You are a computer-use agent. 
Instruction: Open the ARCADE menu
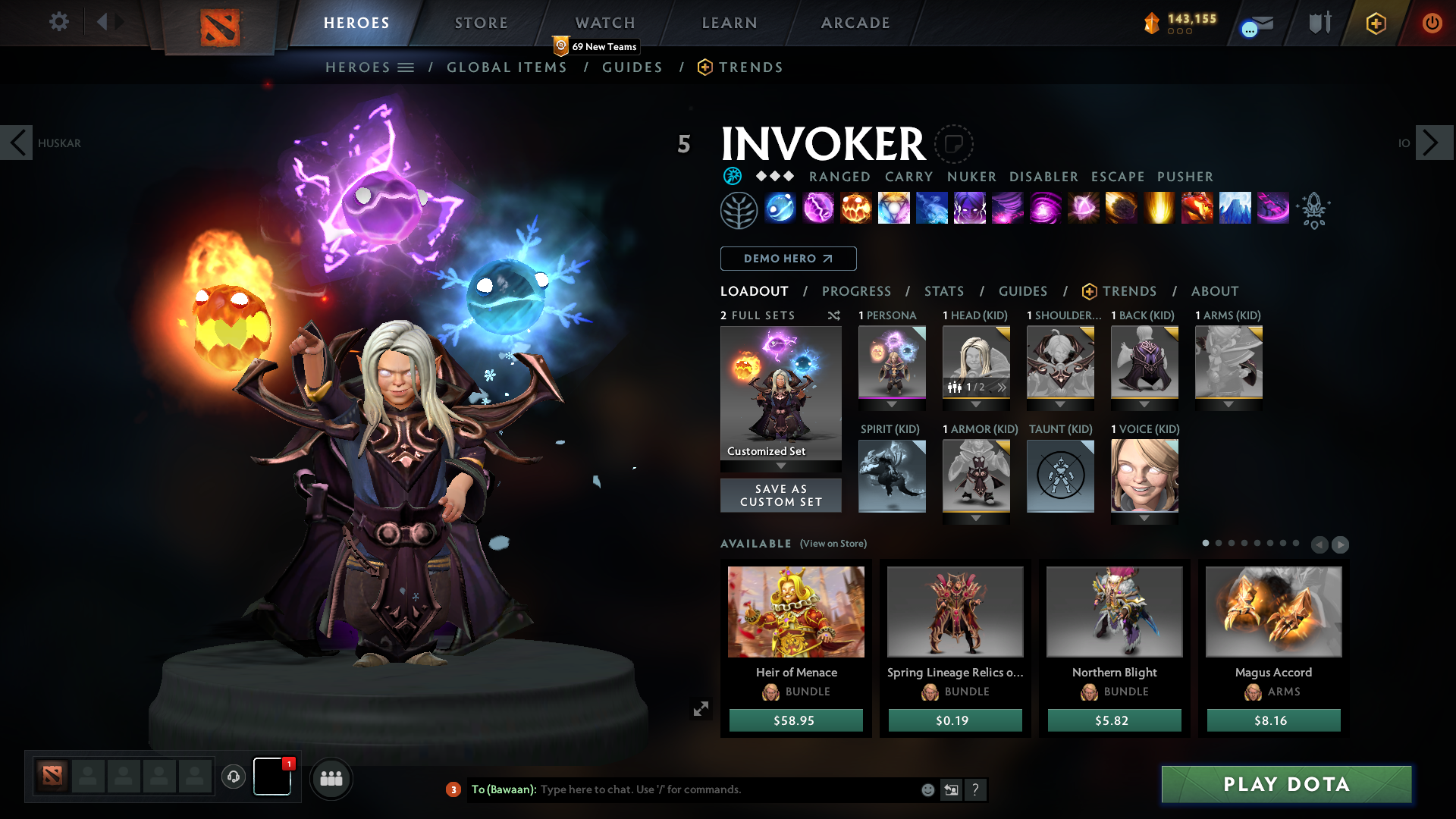point(855,23)
